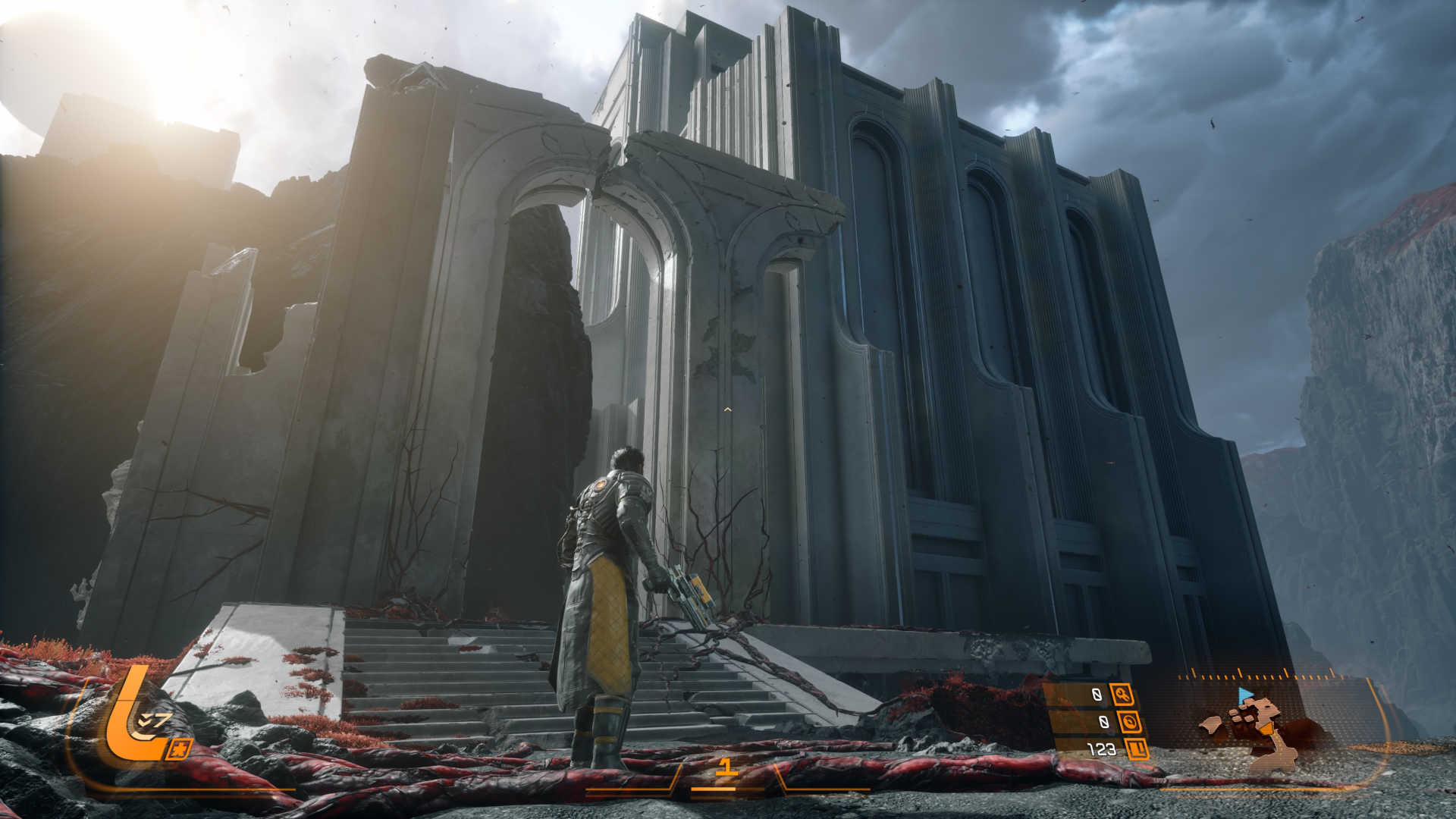
Task: Click the key resource icon
Action: [x=1121, y=694]
